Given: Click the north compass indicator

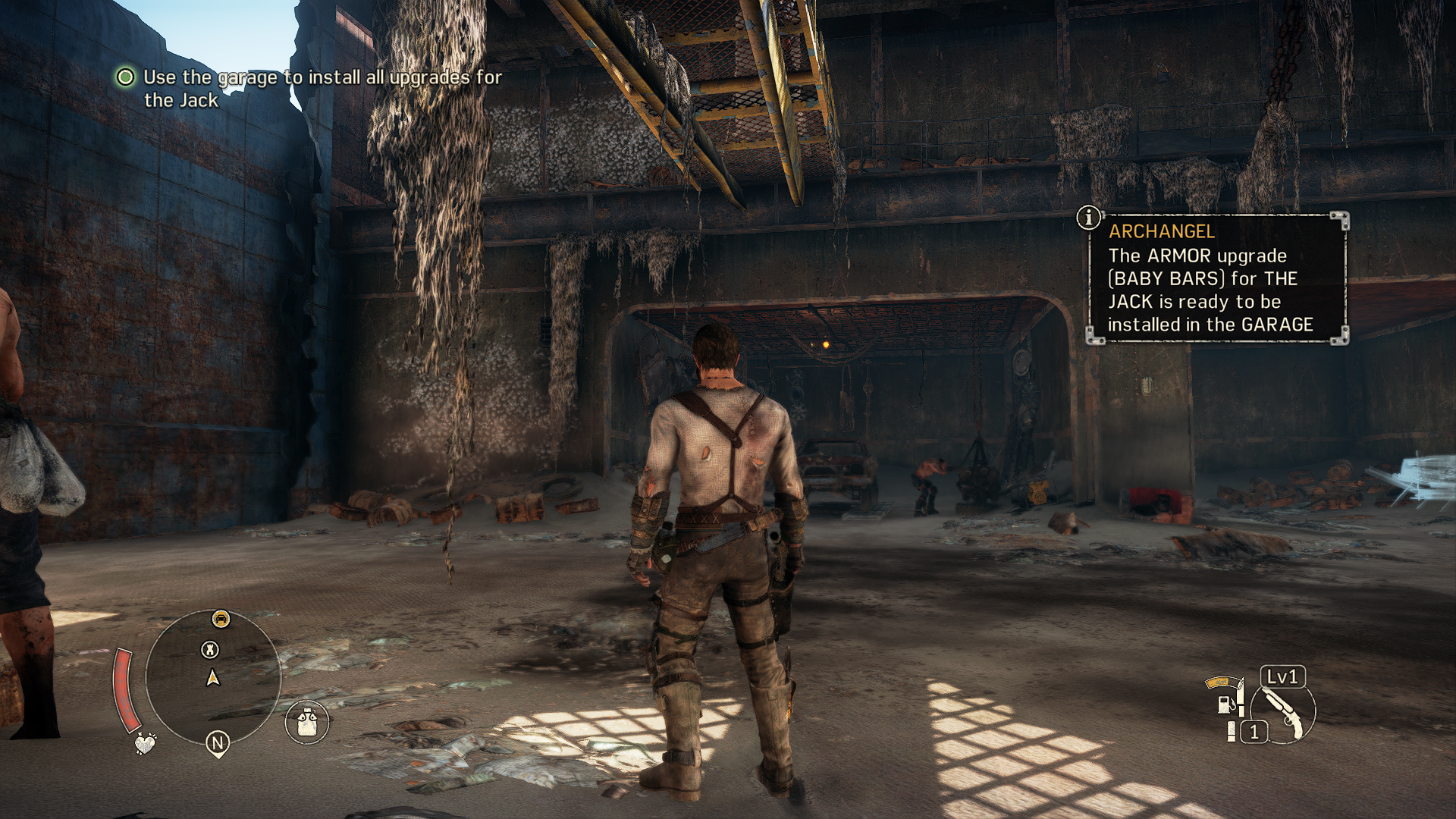Looking at the screenshot, I should click(218, 743).
